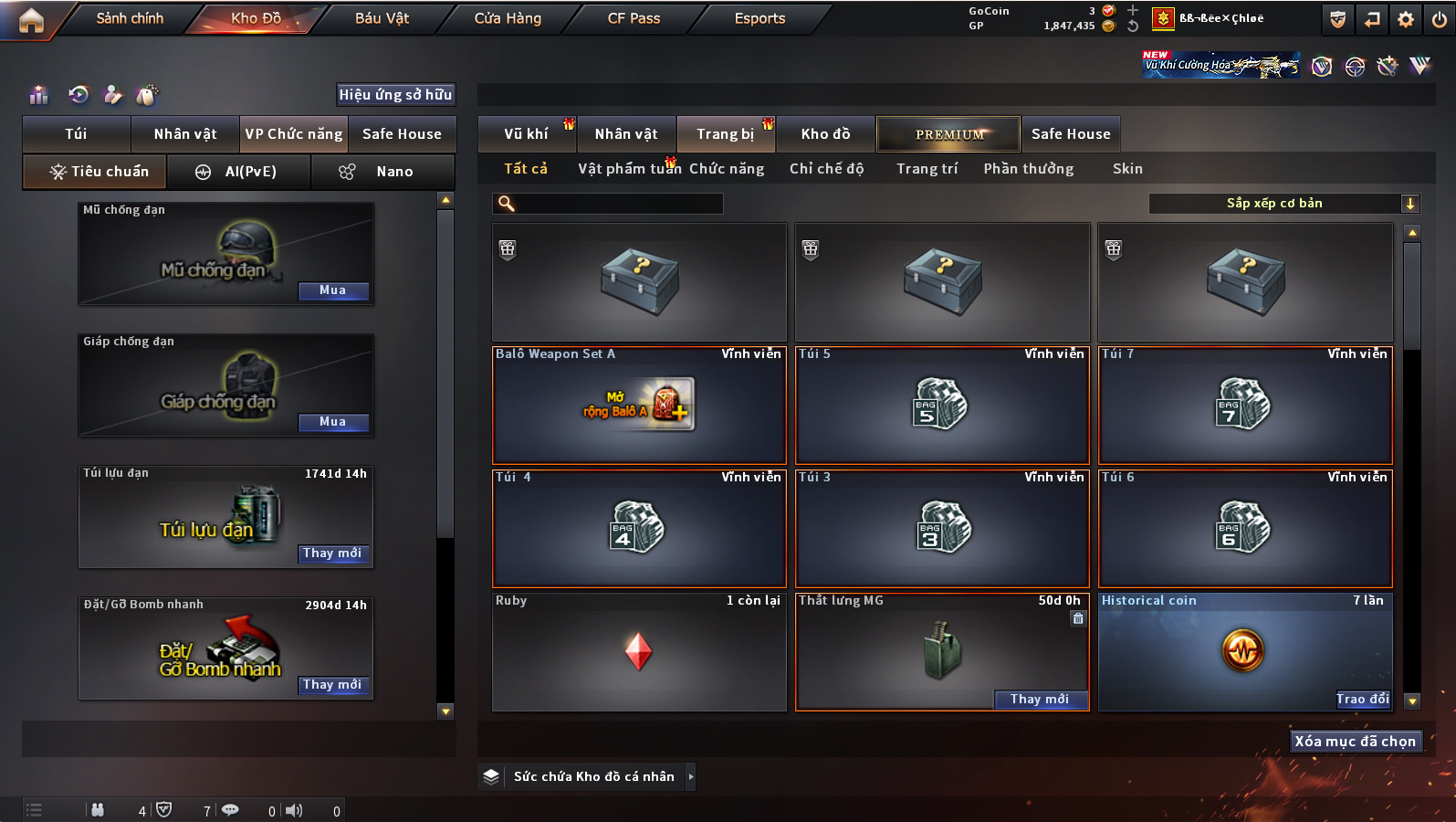Buy the Mũ chống đạn helmet
Image resolution: width=1456 pixels, height=822 pixels.
click(x=333, y=290)
